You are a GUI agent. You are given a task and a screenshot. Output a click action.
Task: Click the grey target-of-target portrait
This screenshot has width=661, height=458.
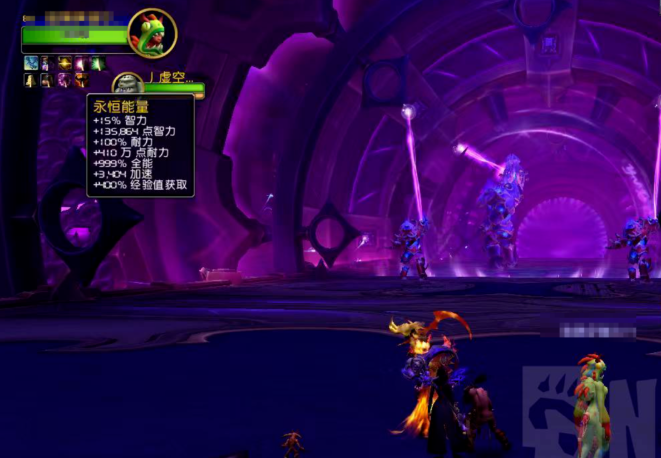(x=126, y=86)
